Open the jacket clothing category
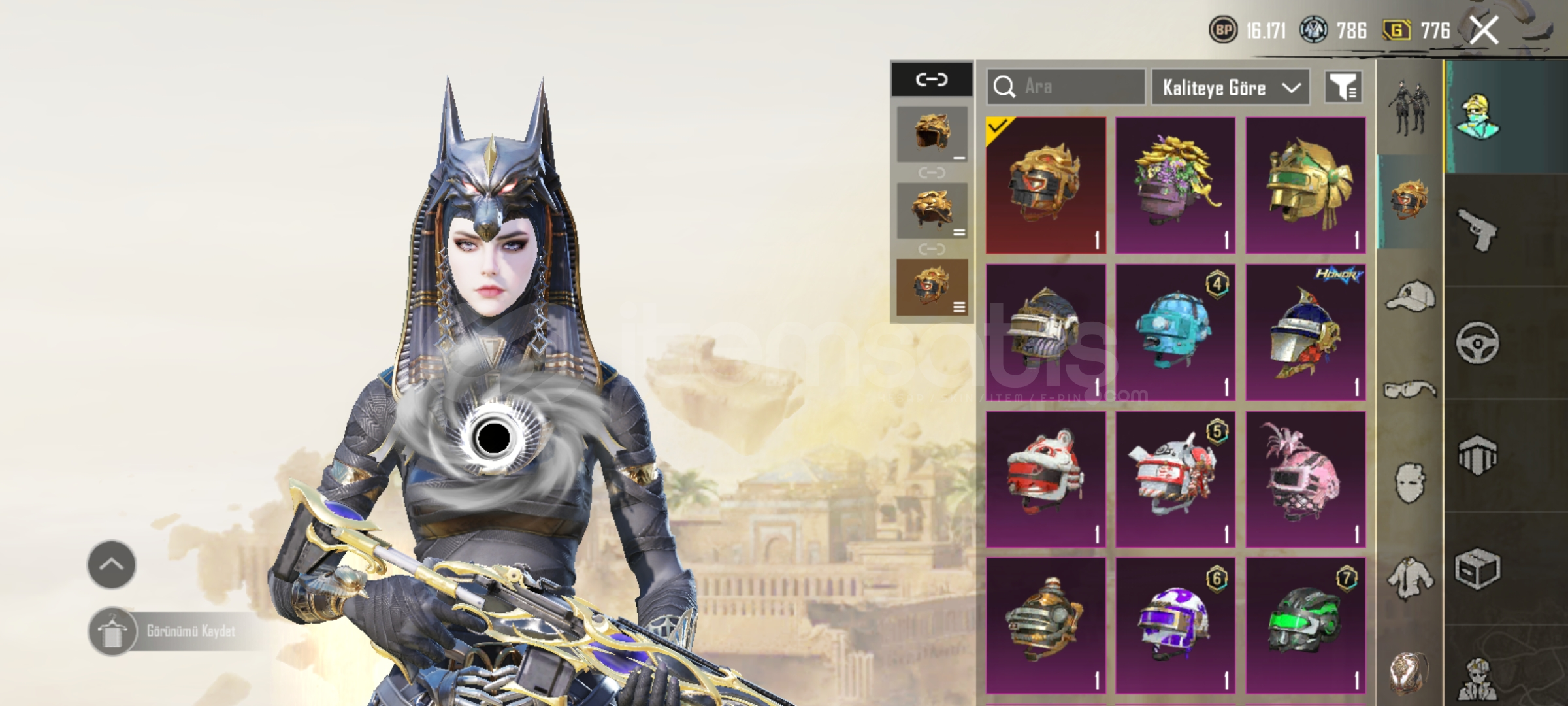 [1409, 578]
